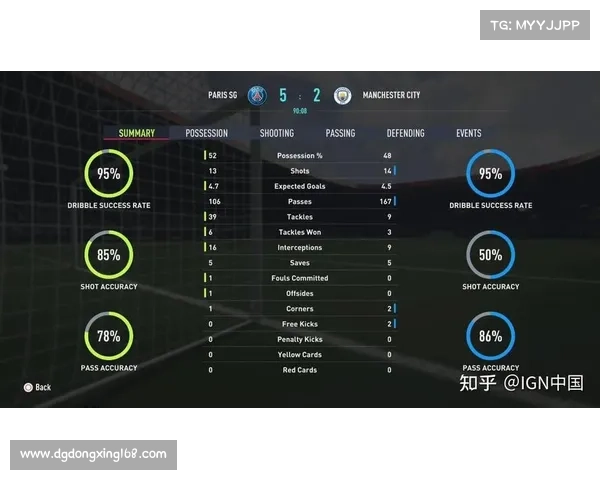Screen dimensions: 600x480
Task: Go back using the Back button
Action: 37,387
